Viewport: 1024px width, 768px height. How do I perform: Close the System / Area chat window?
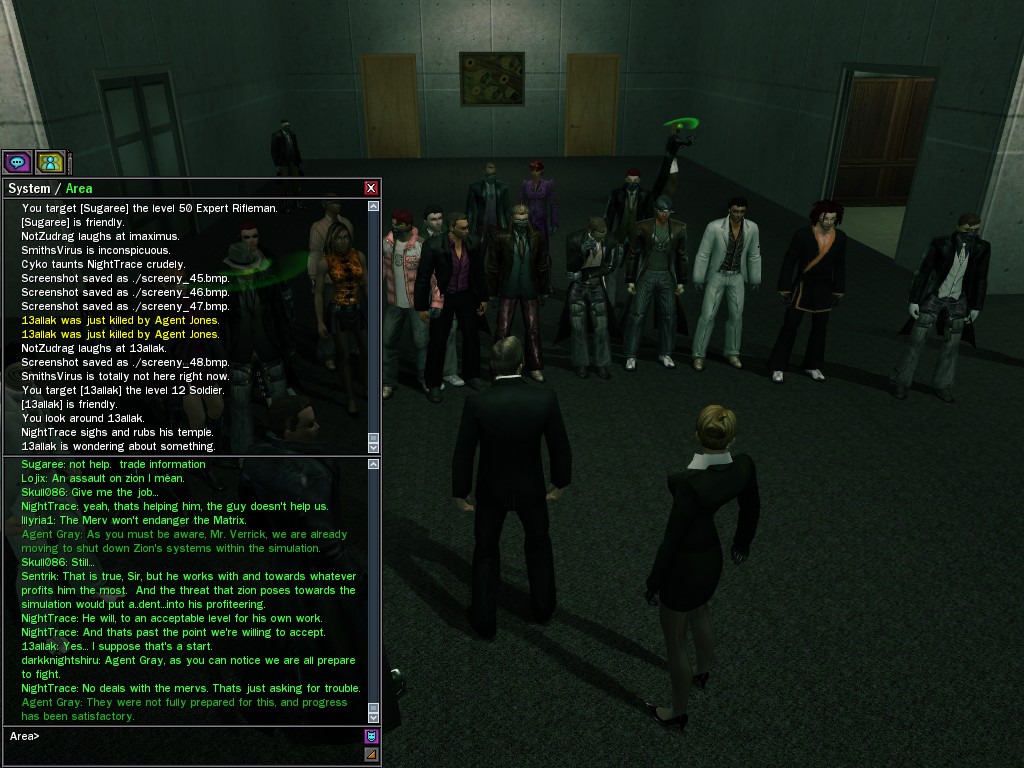tap(371, 188)
